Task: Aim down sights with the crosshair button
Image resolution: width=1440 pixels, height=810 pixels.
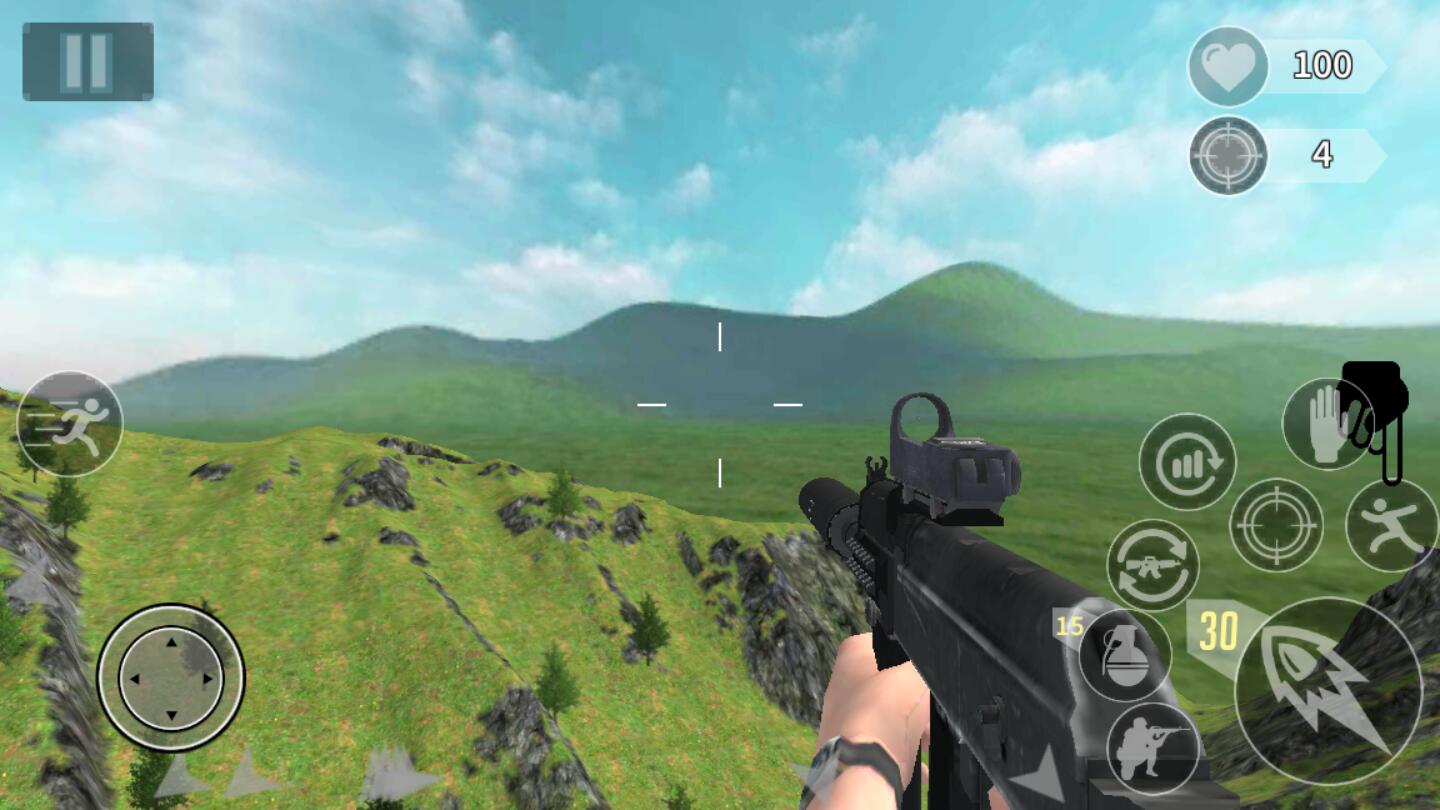Action: (x=1276, y=525)
